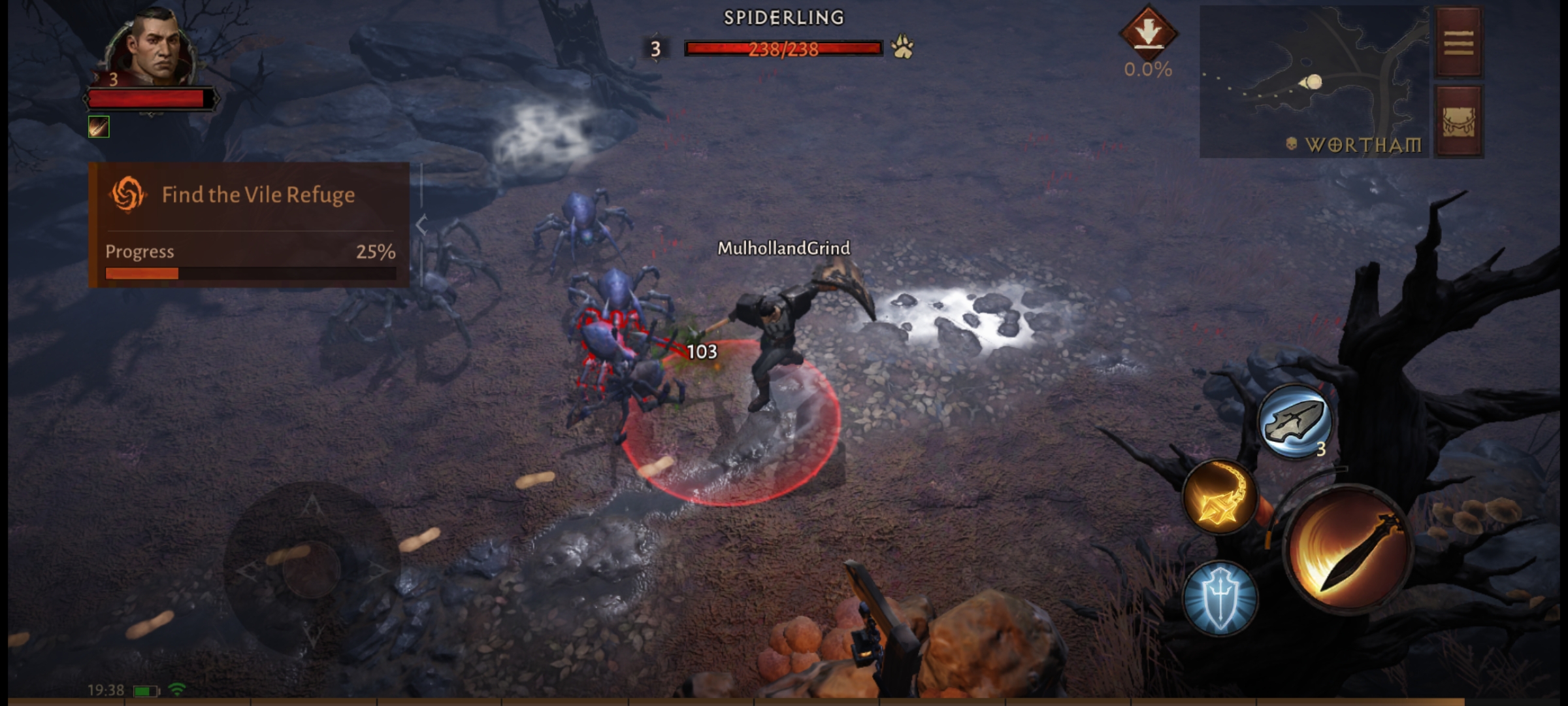Viewport: 1568px width, 706px height.
Task: Tap the virtual movement joystick
Action: (x=312, y=569)
